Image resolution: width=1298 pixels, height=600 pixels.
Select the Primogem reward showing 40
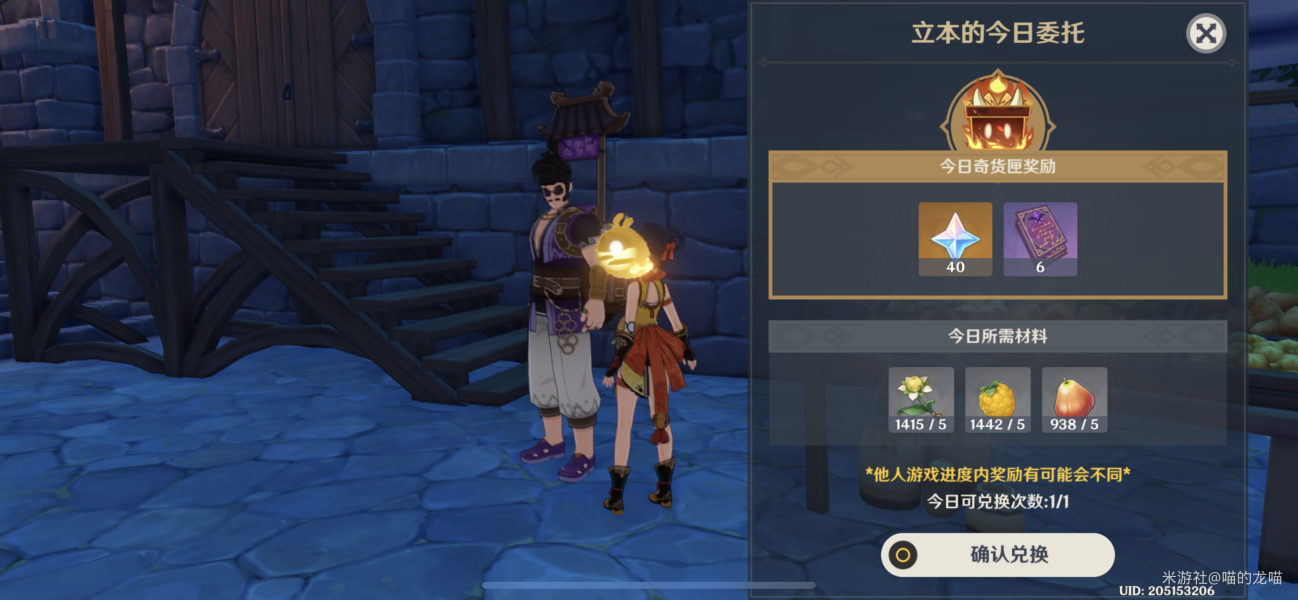click(x=955, y=238)
